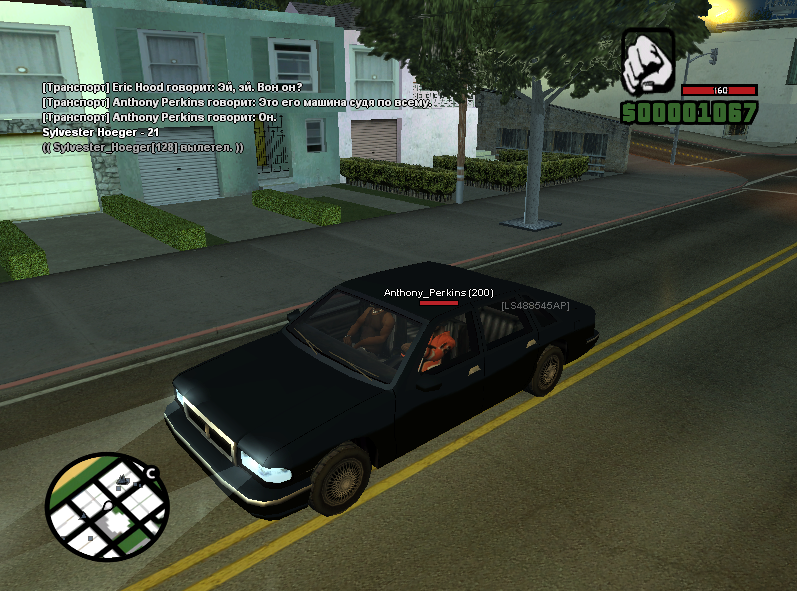Click Eric Hood's chat message line
Image resolution: width=797 pixels, height=591 pixels.
point(158,87)
